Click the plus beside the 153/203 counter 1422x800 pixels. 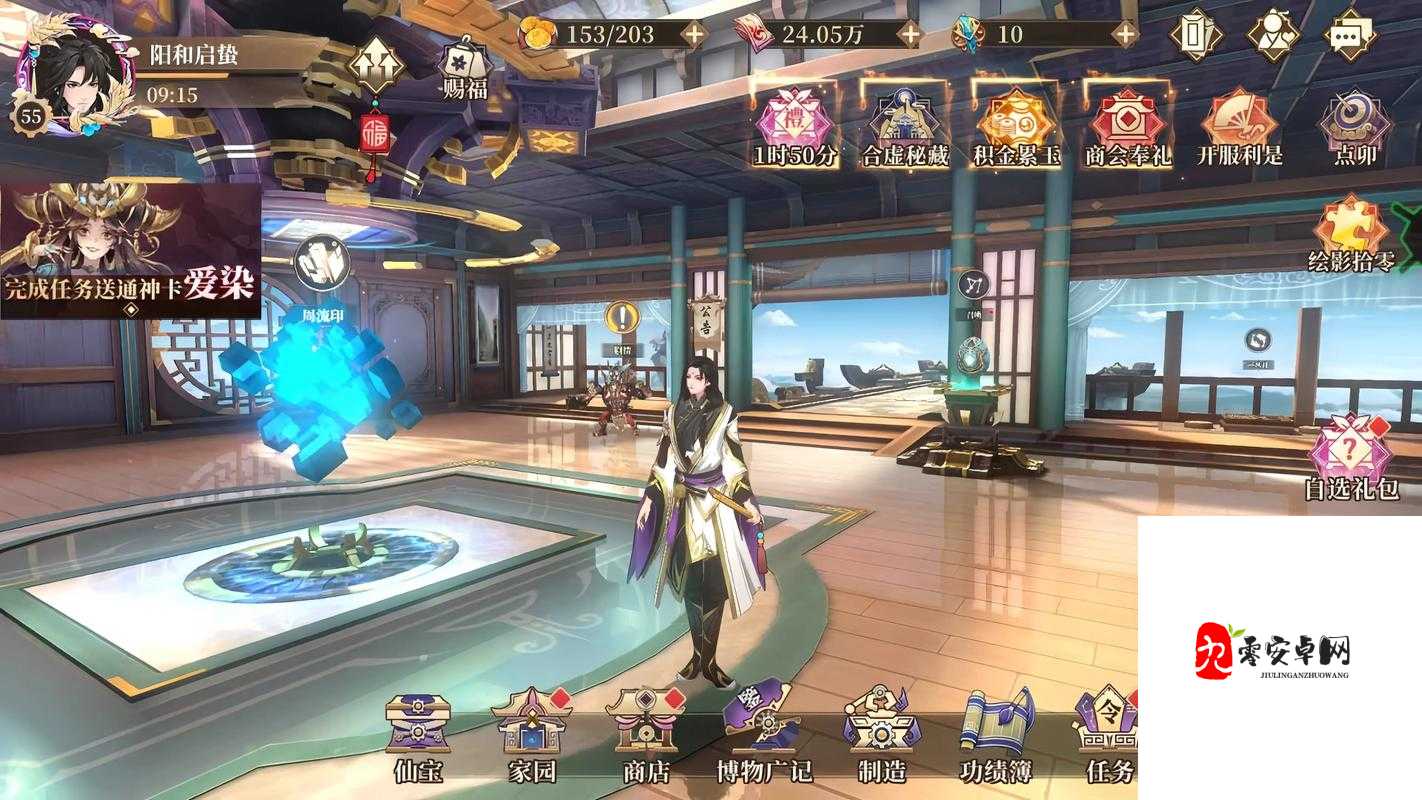tap(693, 33)
